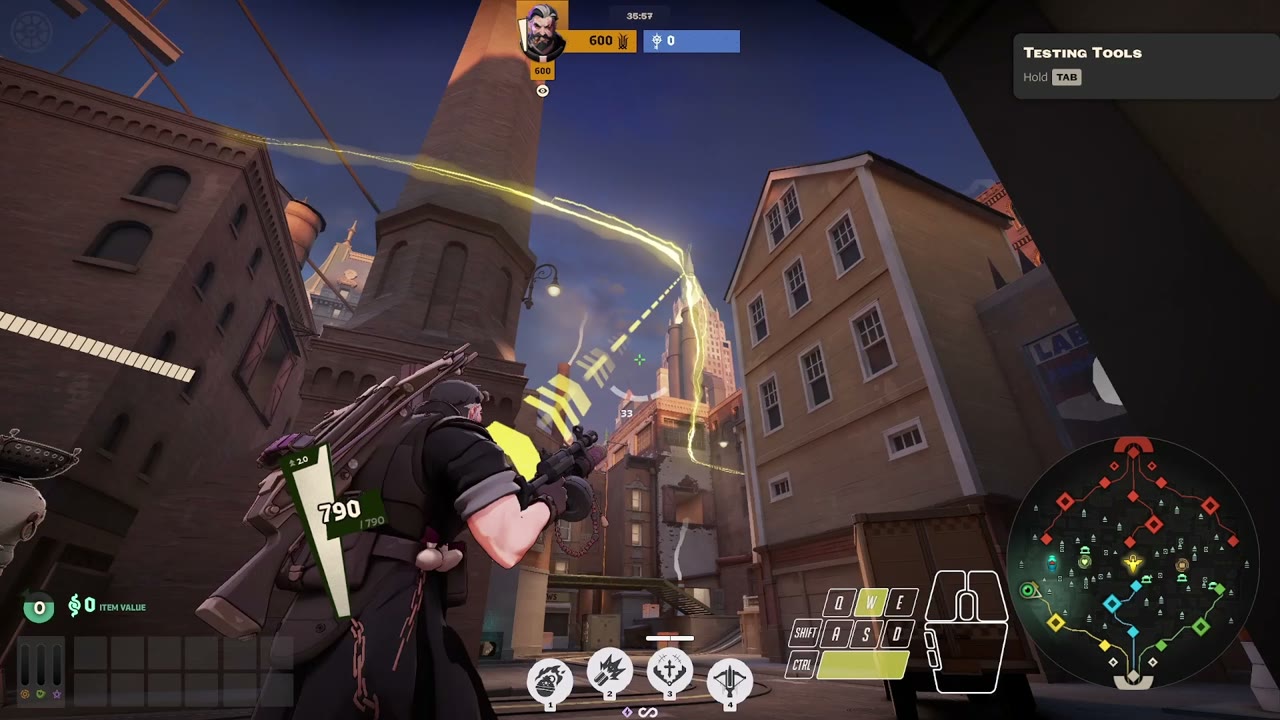Activate the fire grenade ability
This screenshot has width=1280, height=720.
point(549,680)
